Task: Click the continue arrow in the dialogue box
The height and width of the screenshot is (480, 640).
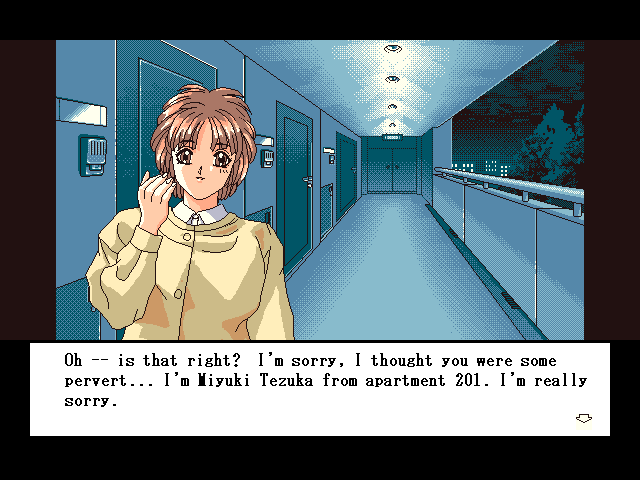Action: (x=584, y=418)
